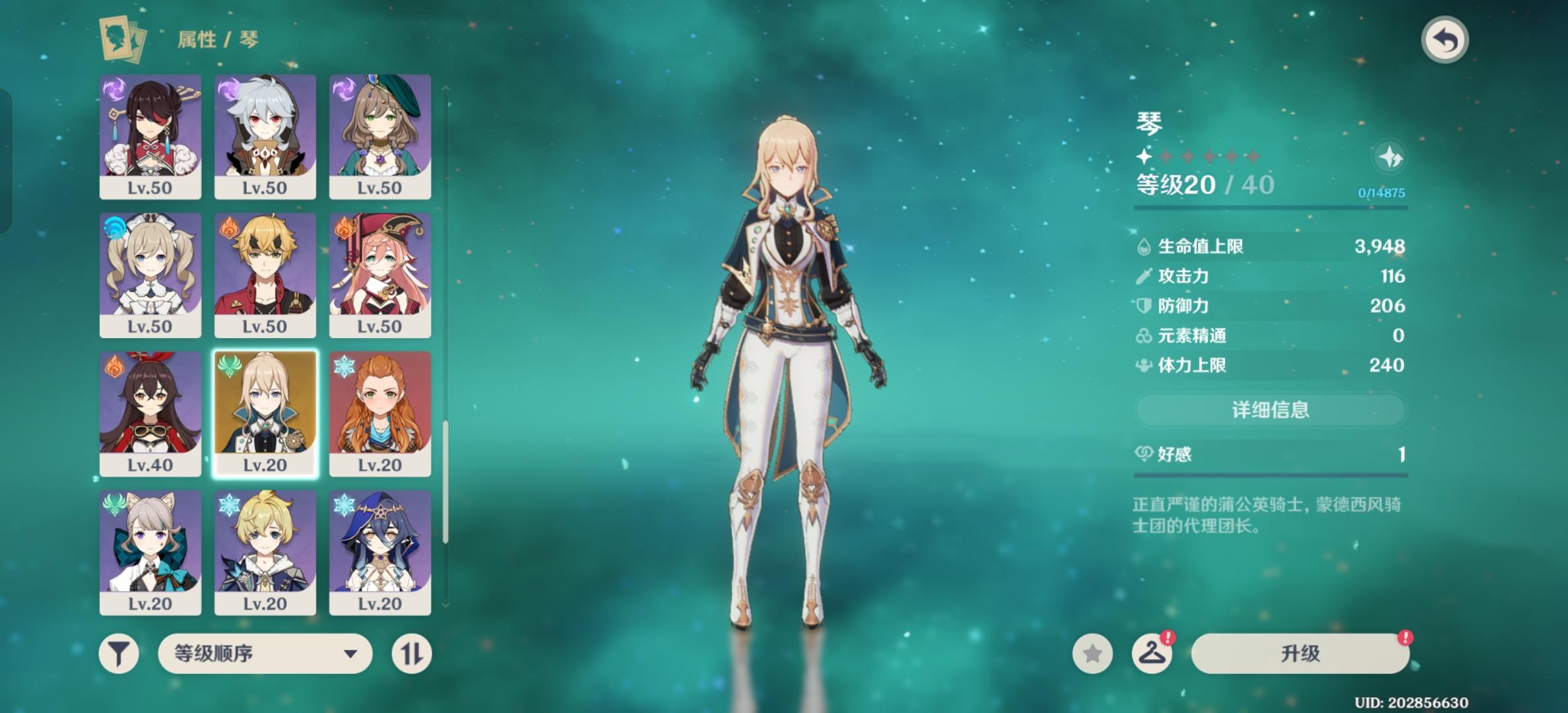
Task: Open the outfit hanger icon
Action: [1152, 654]
